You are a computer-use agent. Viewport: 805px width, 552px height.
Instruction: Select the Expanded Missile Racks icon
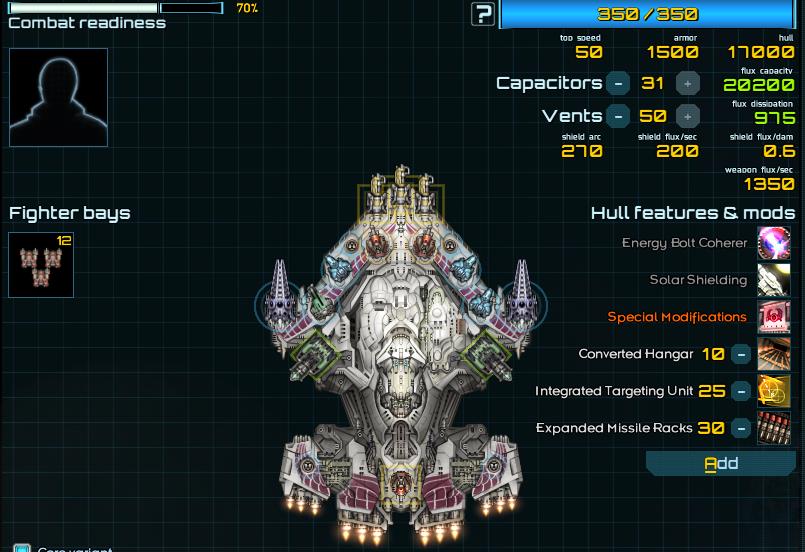(774, 428)
